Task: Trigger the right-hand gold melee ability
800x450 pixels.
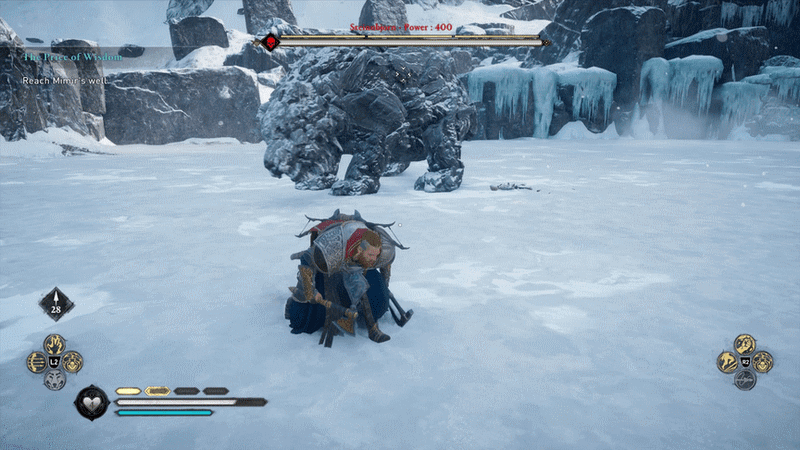Action: pos(763,362)
